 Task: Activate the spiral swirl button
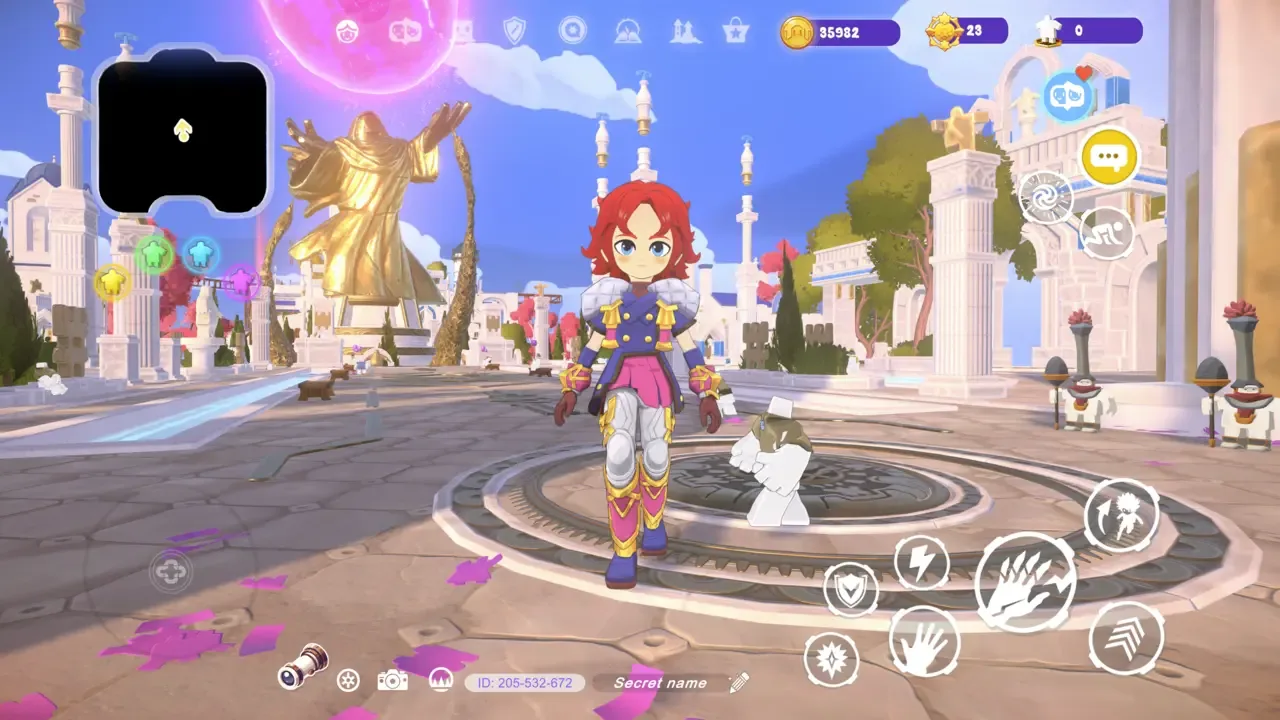coord(1046,197)
